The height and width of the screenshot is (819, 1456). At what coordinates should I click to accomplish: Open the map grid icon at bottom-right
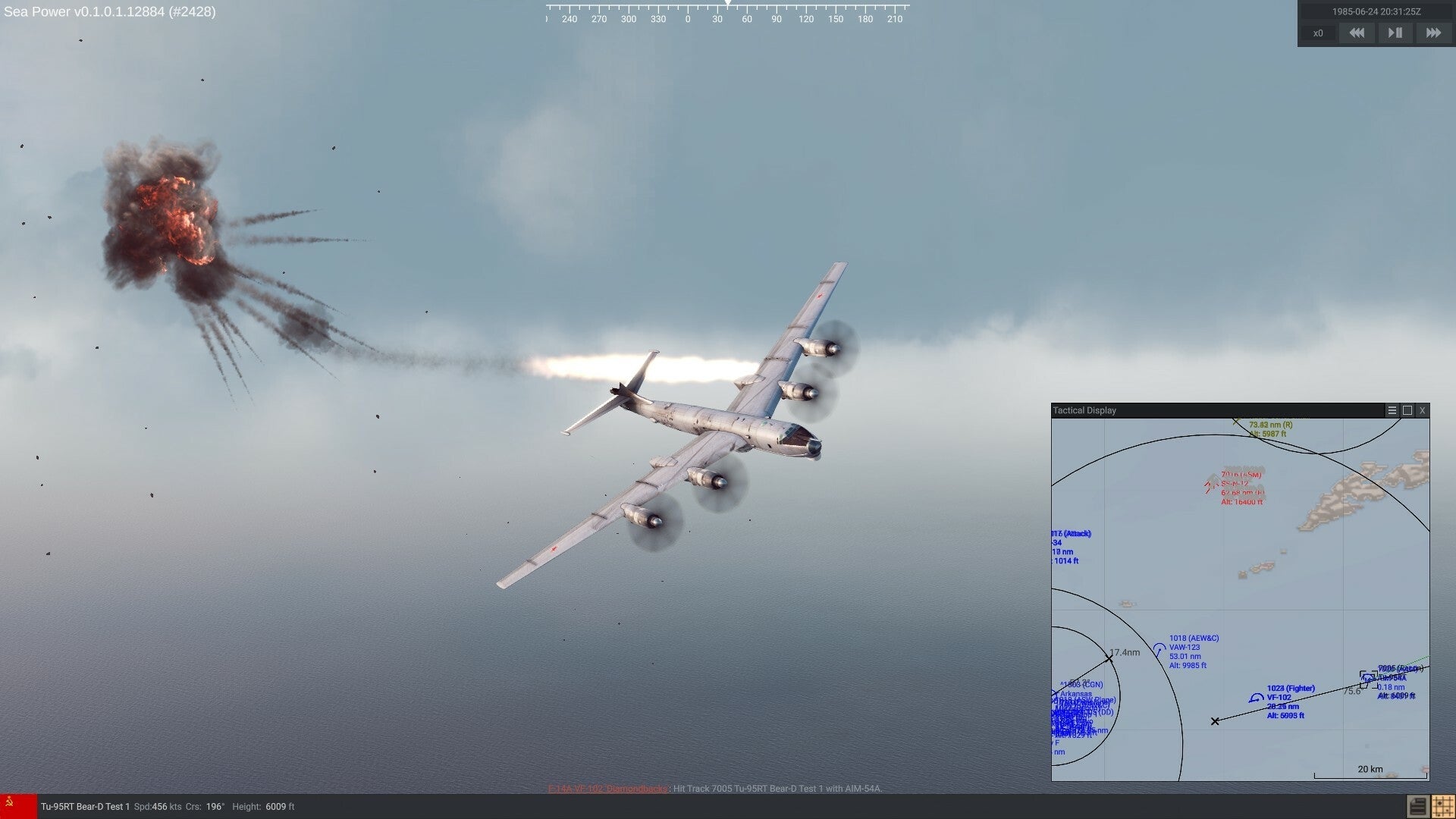[x=1443, y=806]
